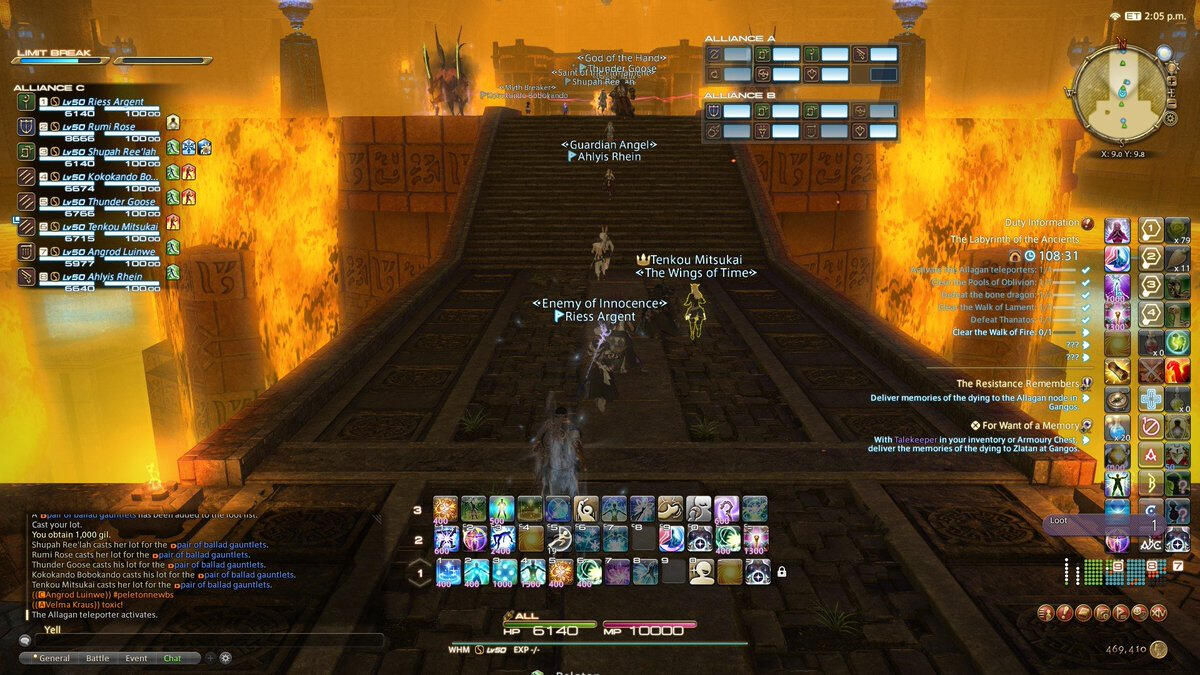
Task: Select the Clear the Walk of Fire objective
Action: [1015, 332]
